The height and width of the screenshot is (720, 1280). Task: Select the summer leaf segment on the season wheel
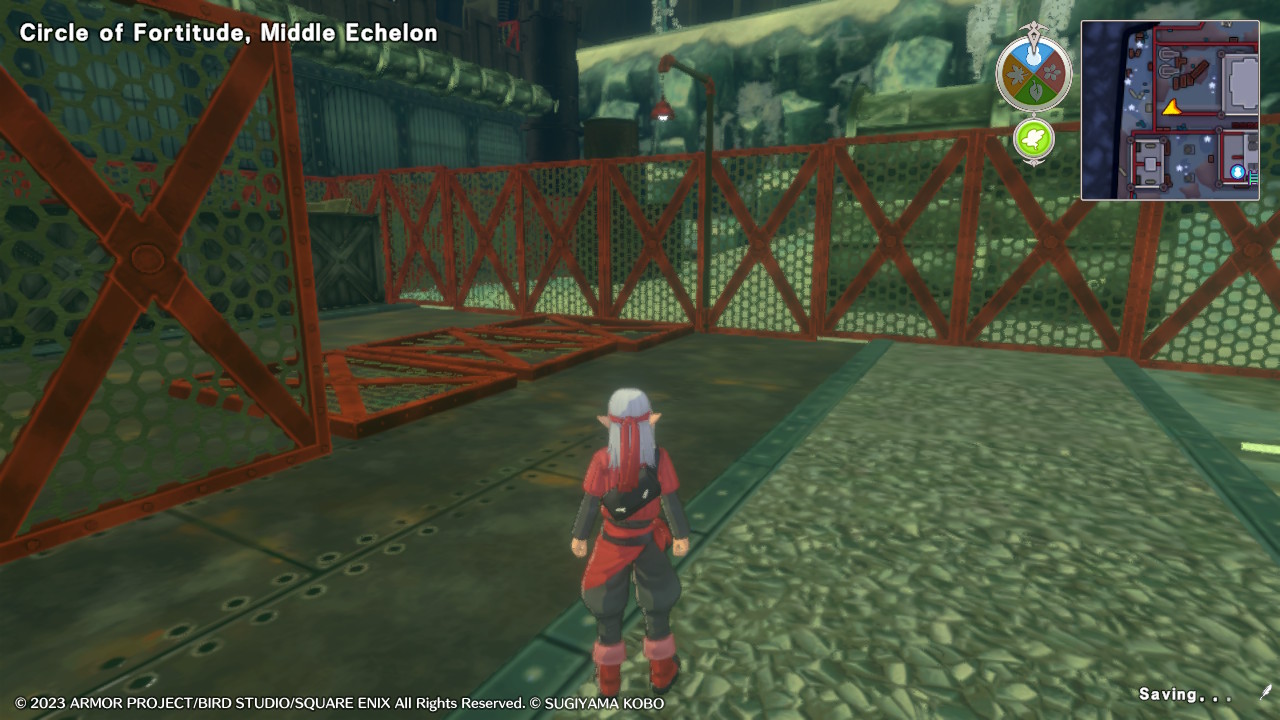point(1034,90)
